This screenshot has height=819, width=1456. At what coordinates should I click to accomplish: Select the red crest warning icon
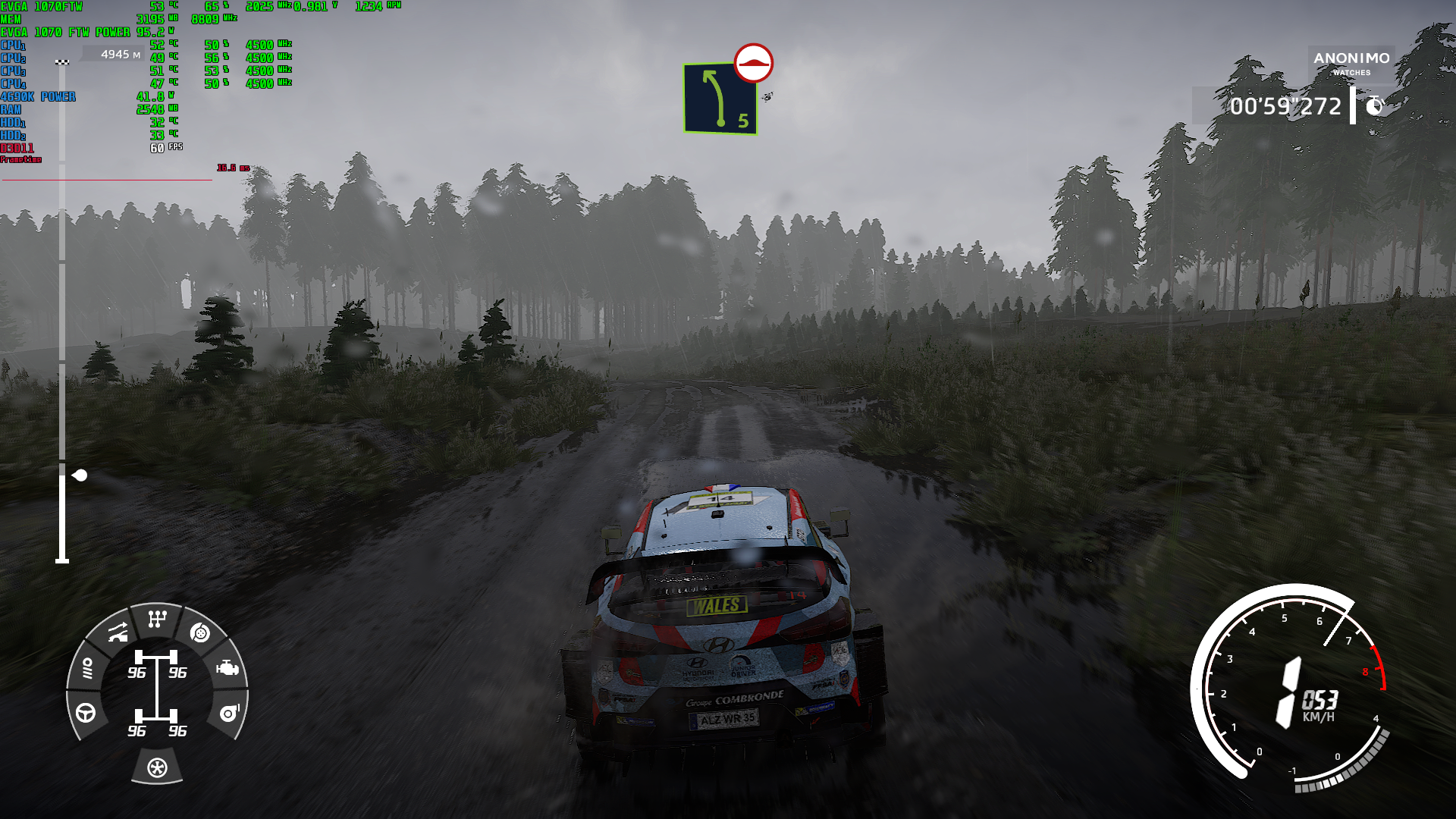click(753, 63)
